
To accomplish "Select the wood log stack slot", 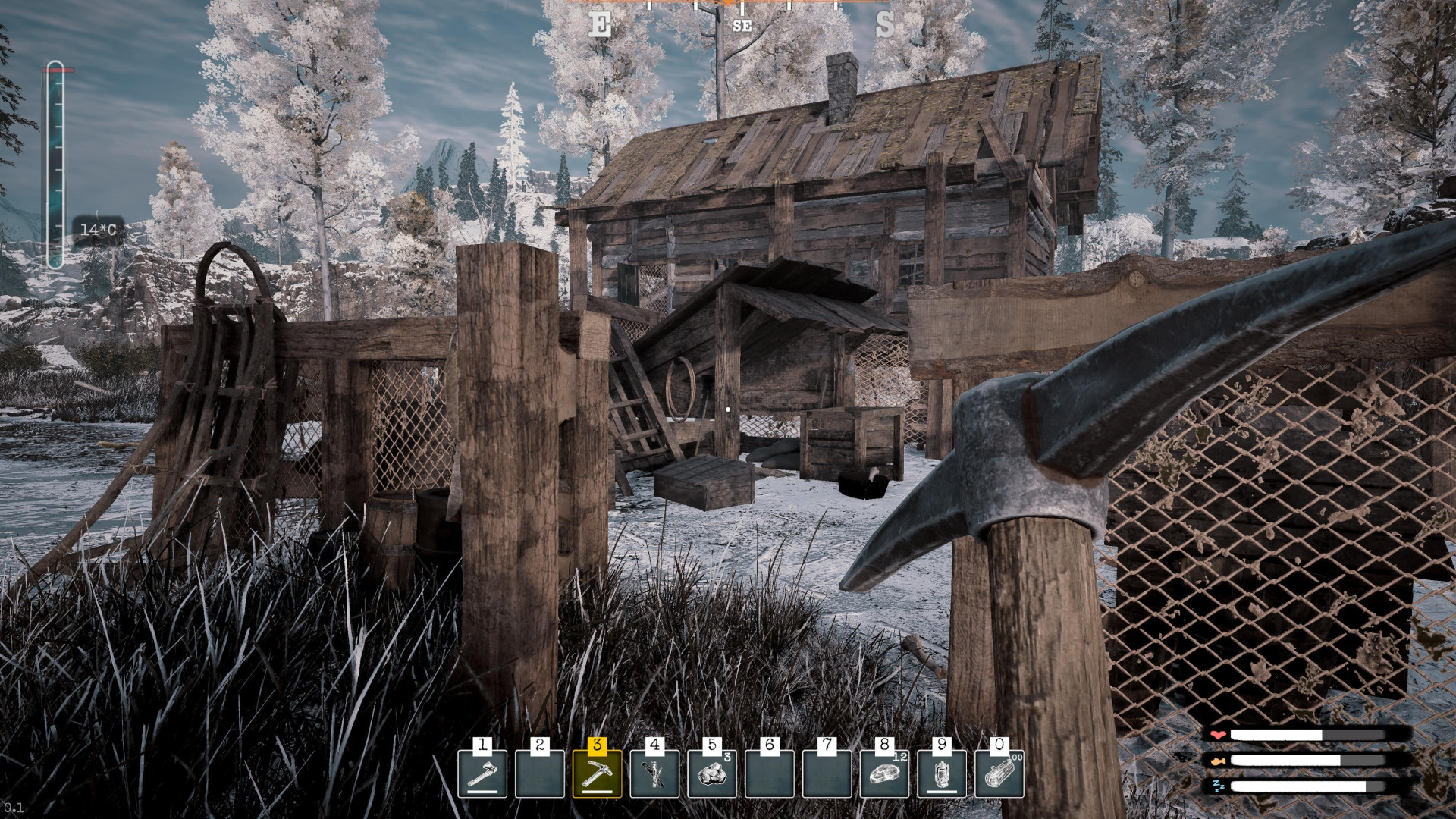I will pos(999,773).
